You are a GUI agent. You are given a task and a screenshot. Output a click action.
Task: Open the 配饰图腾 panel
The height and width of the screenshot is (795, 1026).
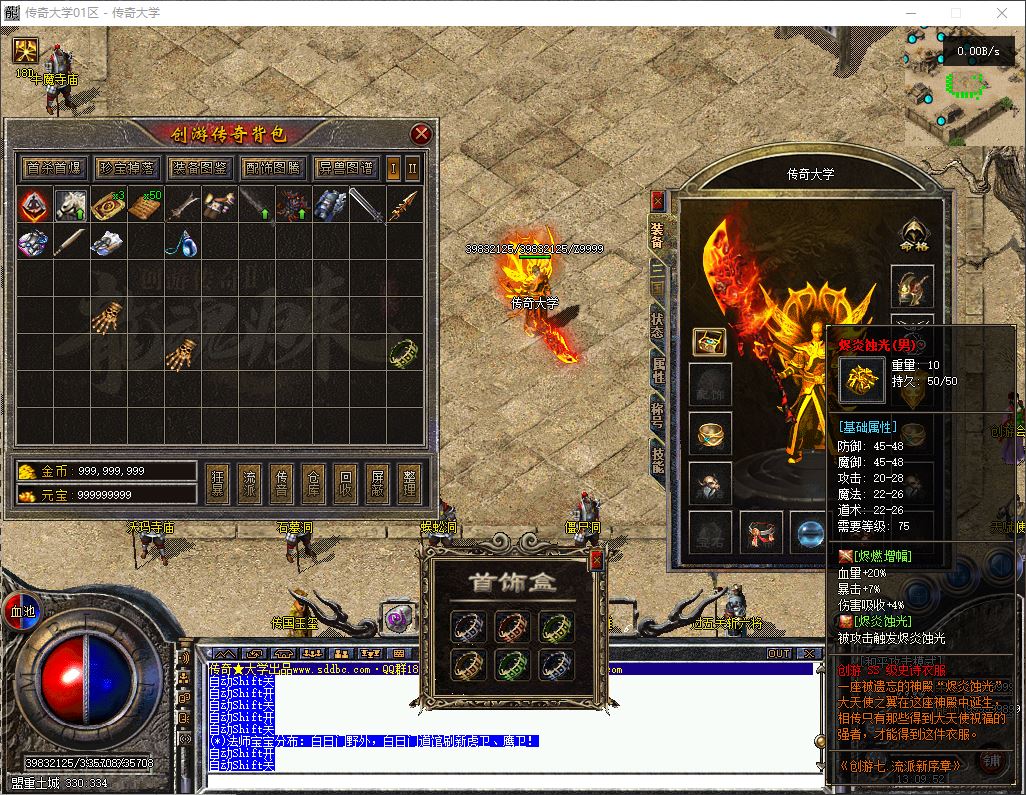[x=272, y=168]
